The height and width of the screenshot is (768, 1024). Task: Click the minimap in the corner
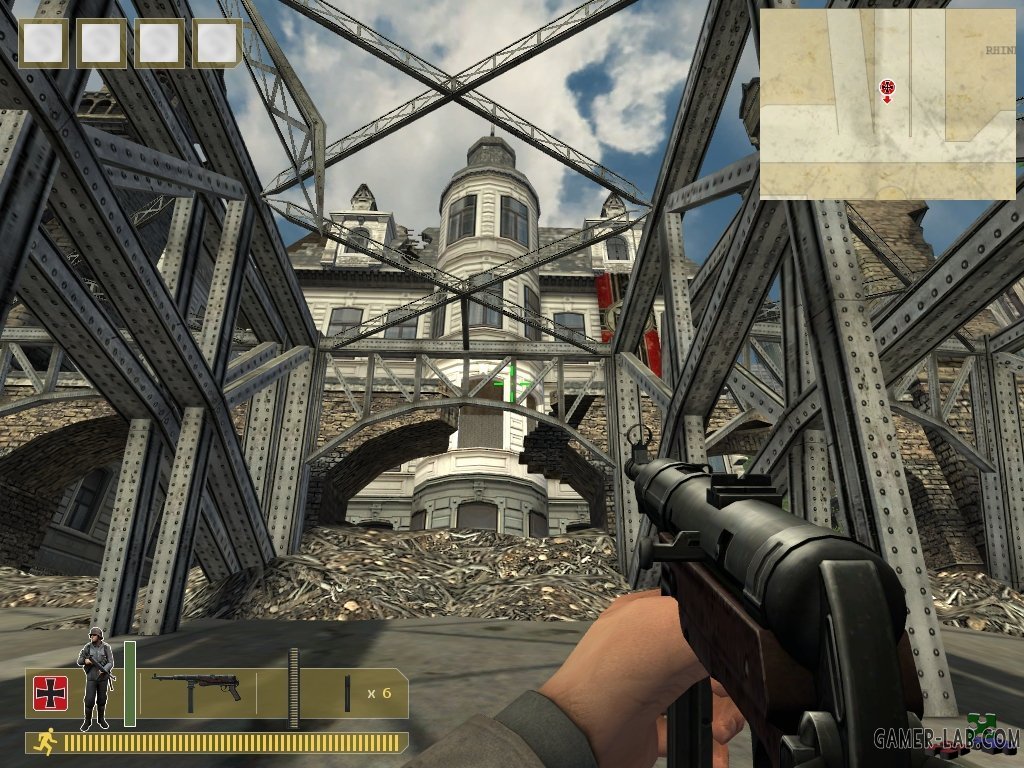[x=886, y=104]
